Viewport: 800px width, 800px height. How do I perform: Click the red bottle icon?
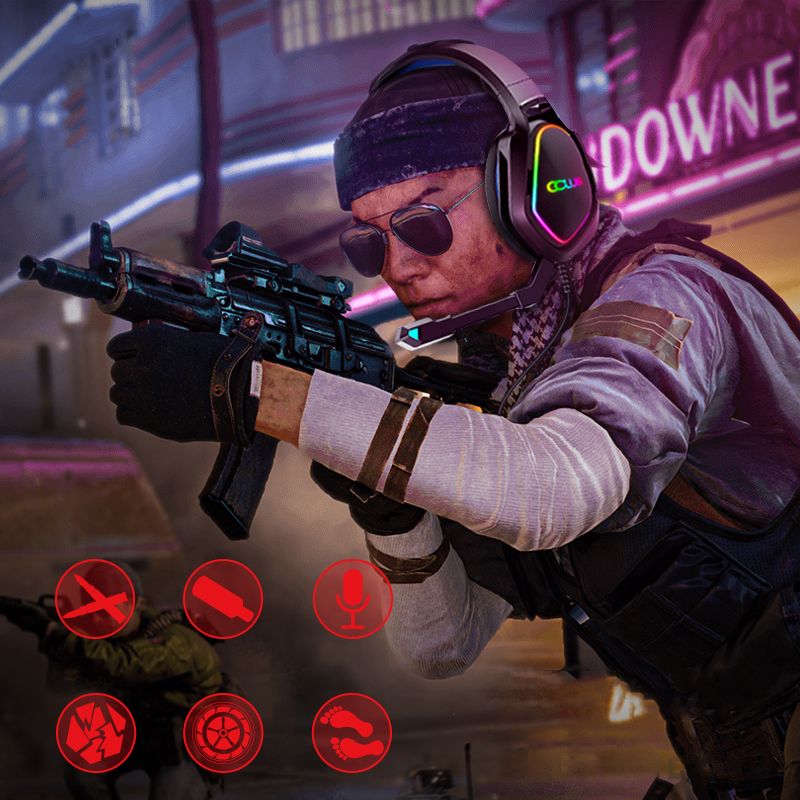coord(223,599)
